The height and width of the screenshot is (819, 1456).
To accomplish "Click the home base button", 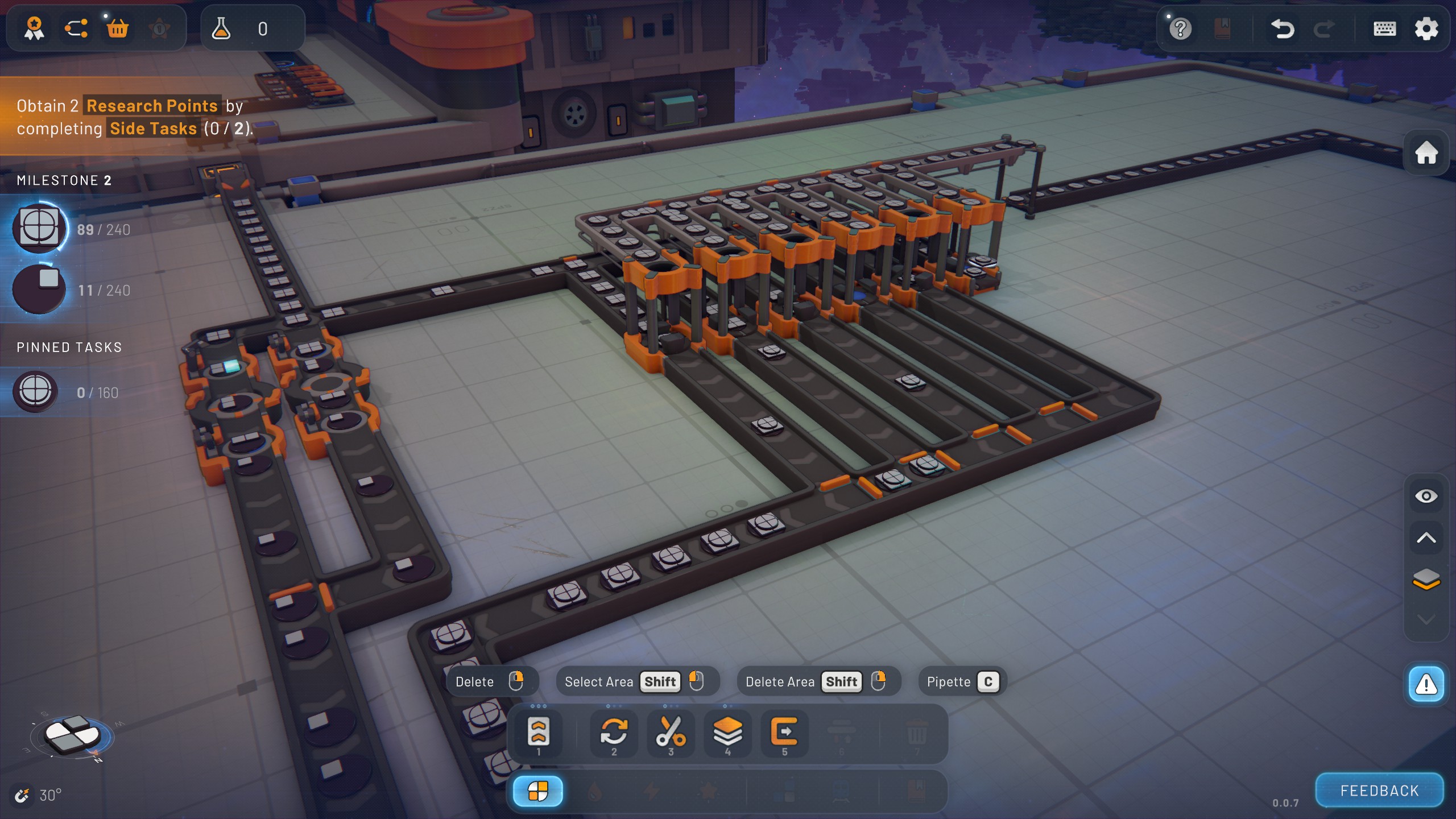I will click(x=1426, y=152).
